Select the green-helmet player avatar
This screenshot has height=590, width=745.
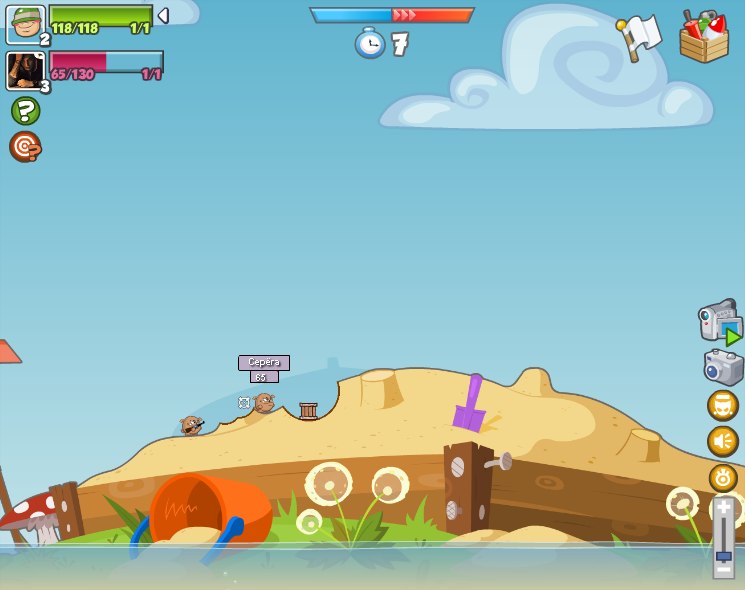[25, 24]
